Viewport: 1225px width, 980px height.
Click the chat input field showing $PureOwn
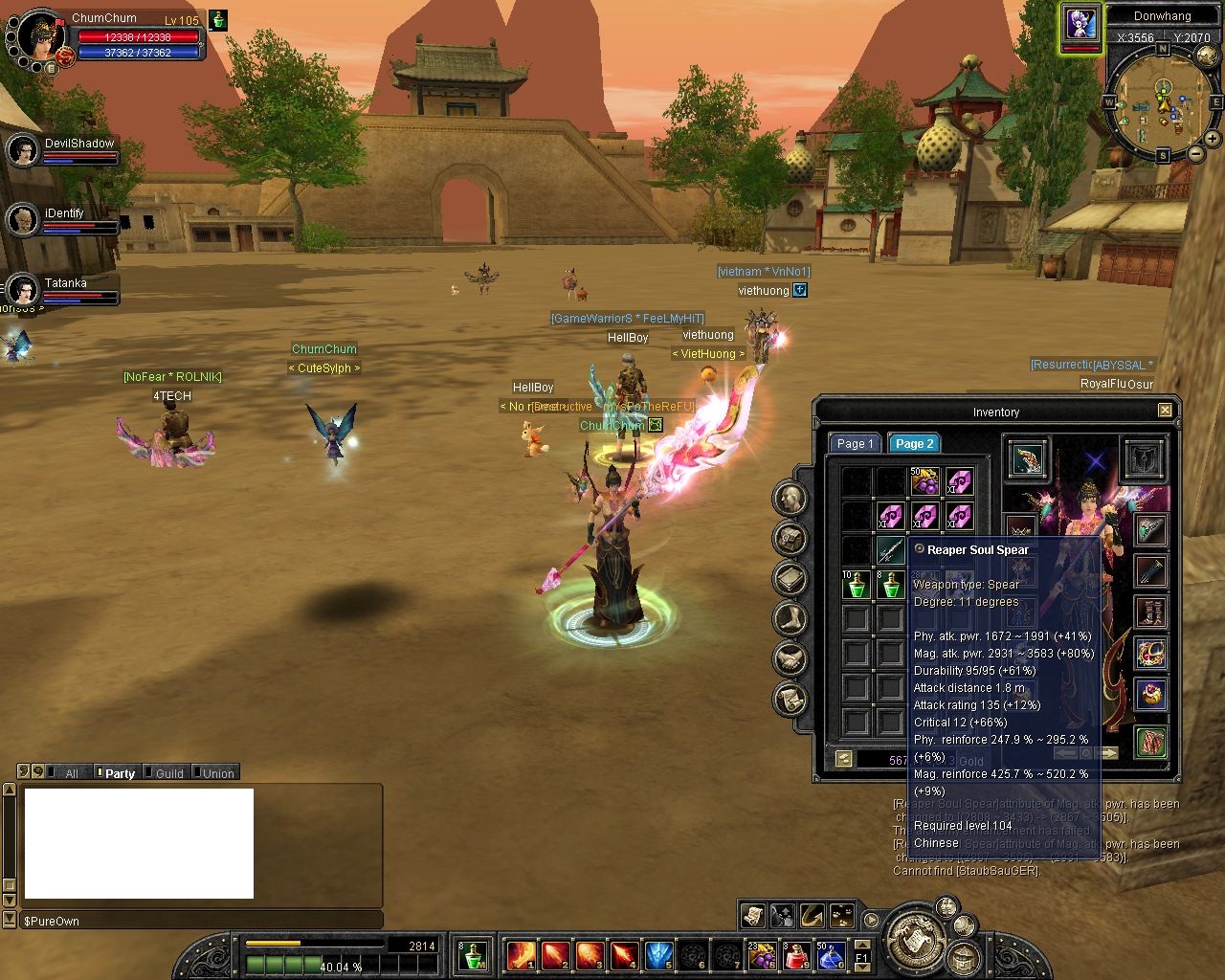(201, 921)
